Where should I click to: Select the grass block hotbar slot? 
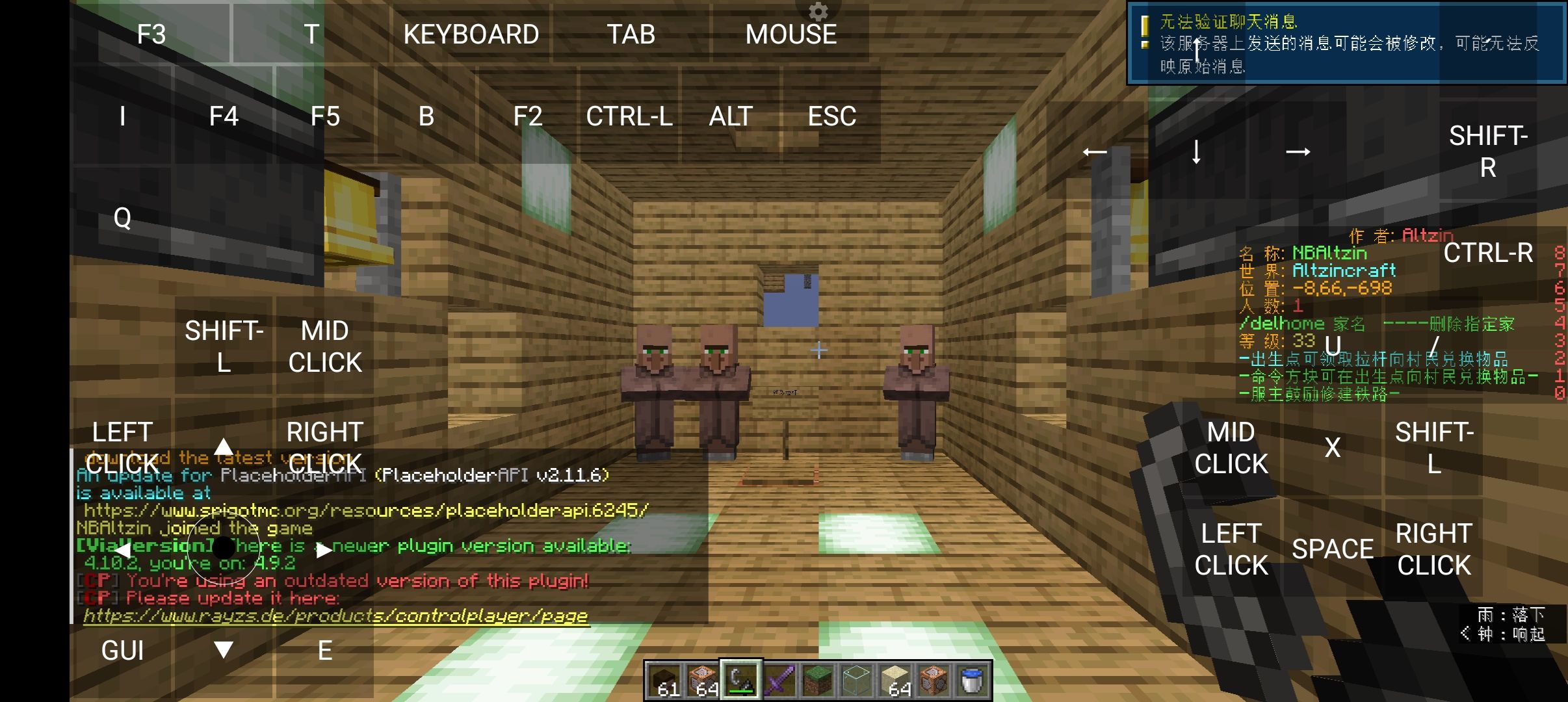point(818,681)
